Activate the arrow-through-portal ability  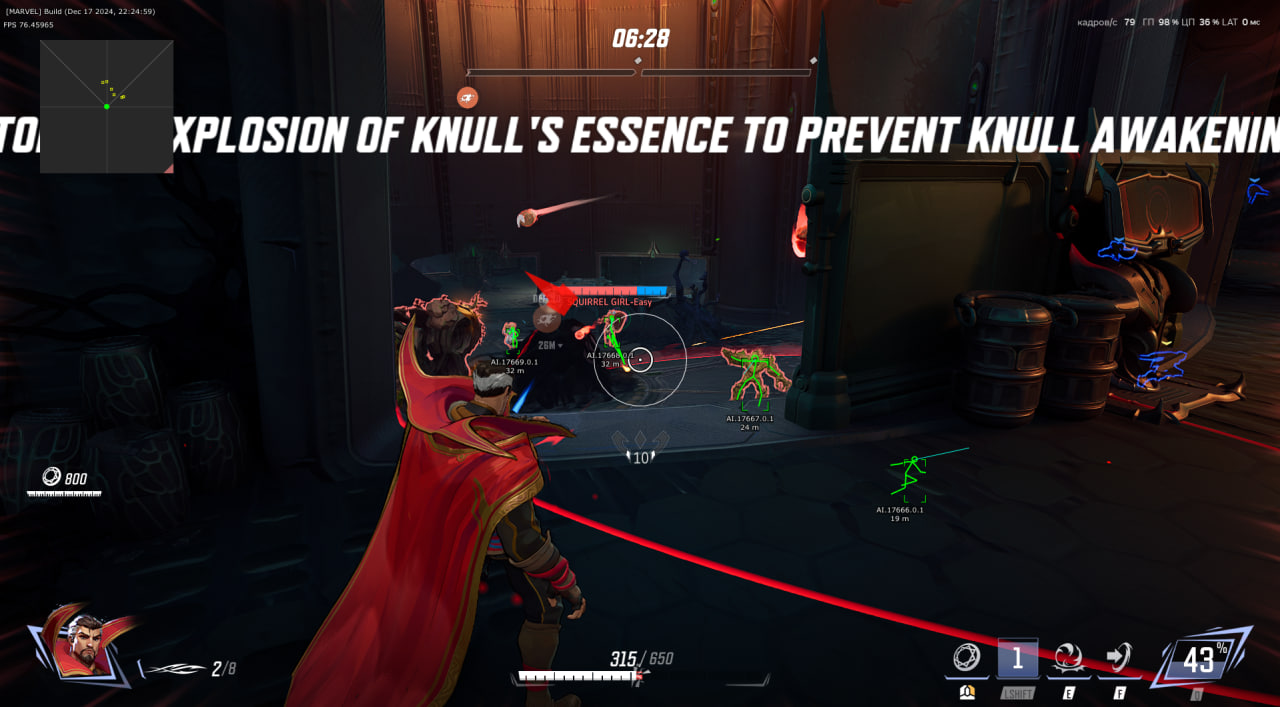coord(1119,658)
